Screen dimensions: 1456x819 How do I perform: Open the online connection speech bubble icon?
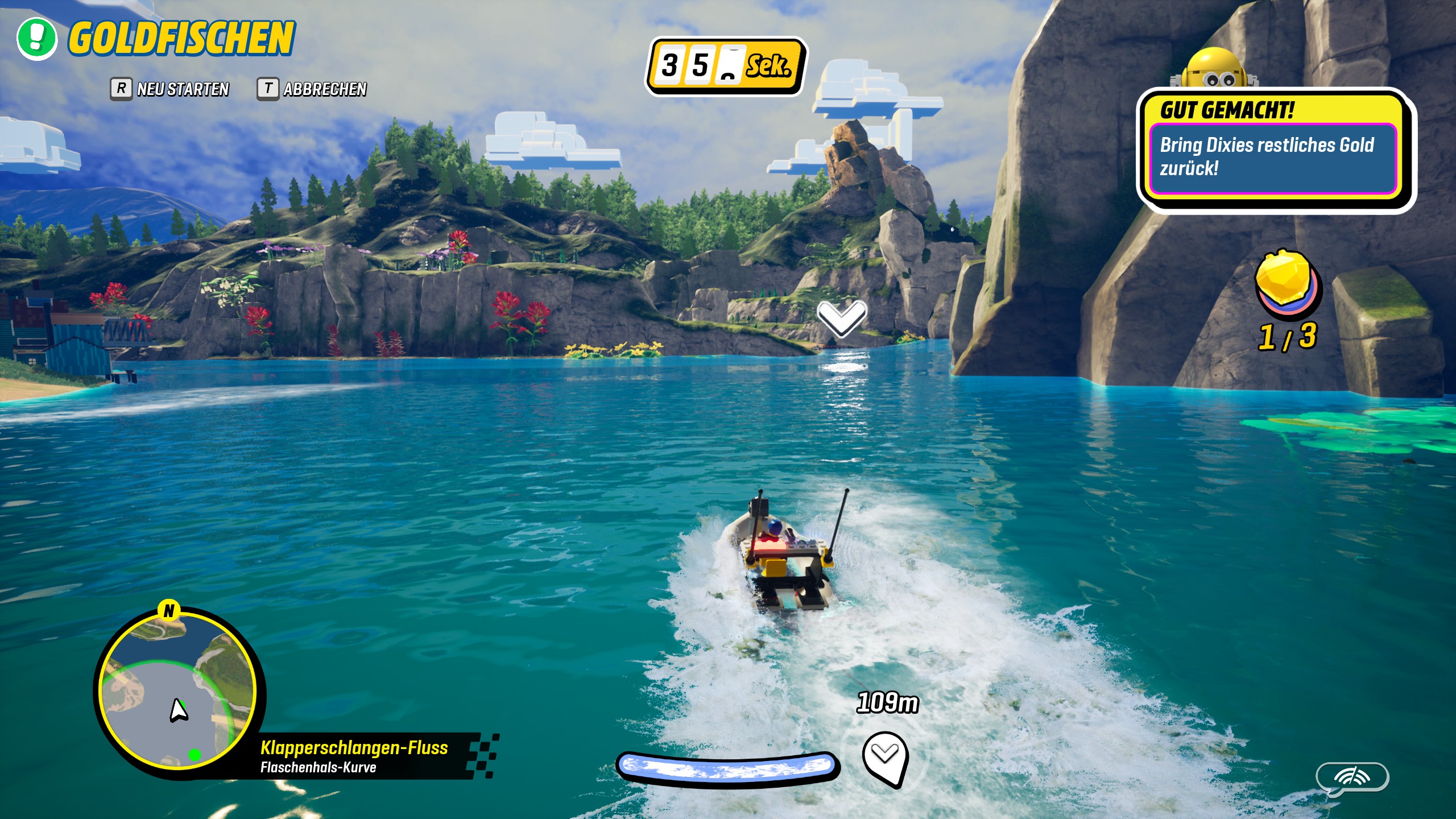point(1352,777)
